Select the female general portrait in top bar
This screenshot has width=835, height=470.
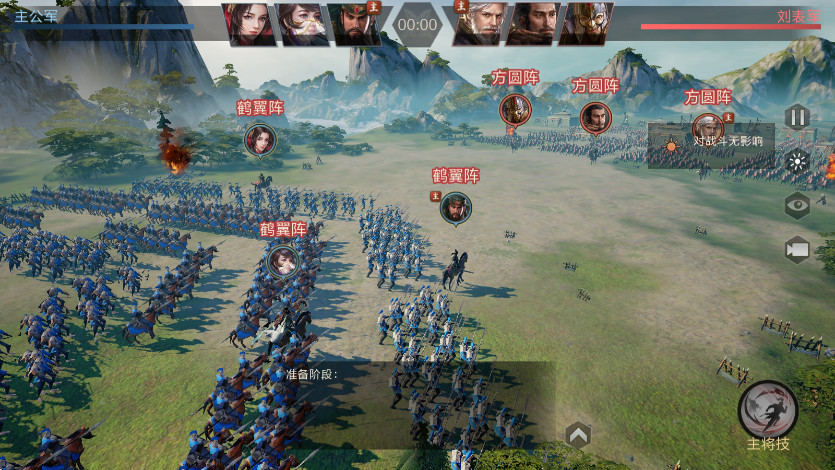coord(249,24)
